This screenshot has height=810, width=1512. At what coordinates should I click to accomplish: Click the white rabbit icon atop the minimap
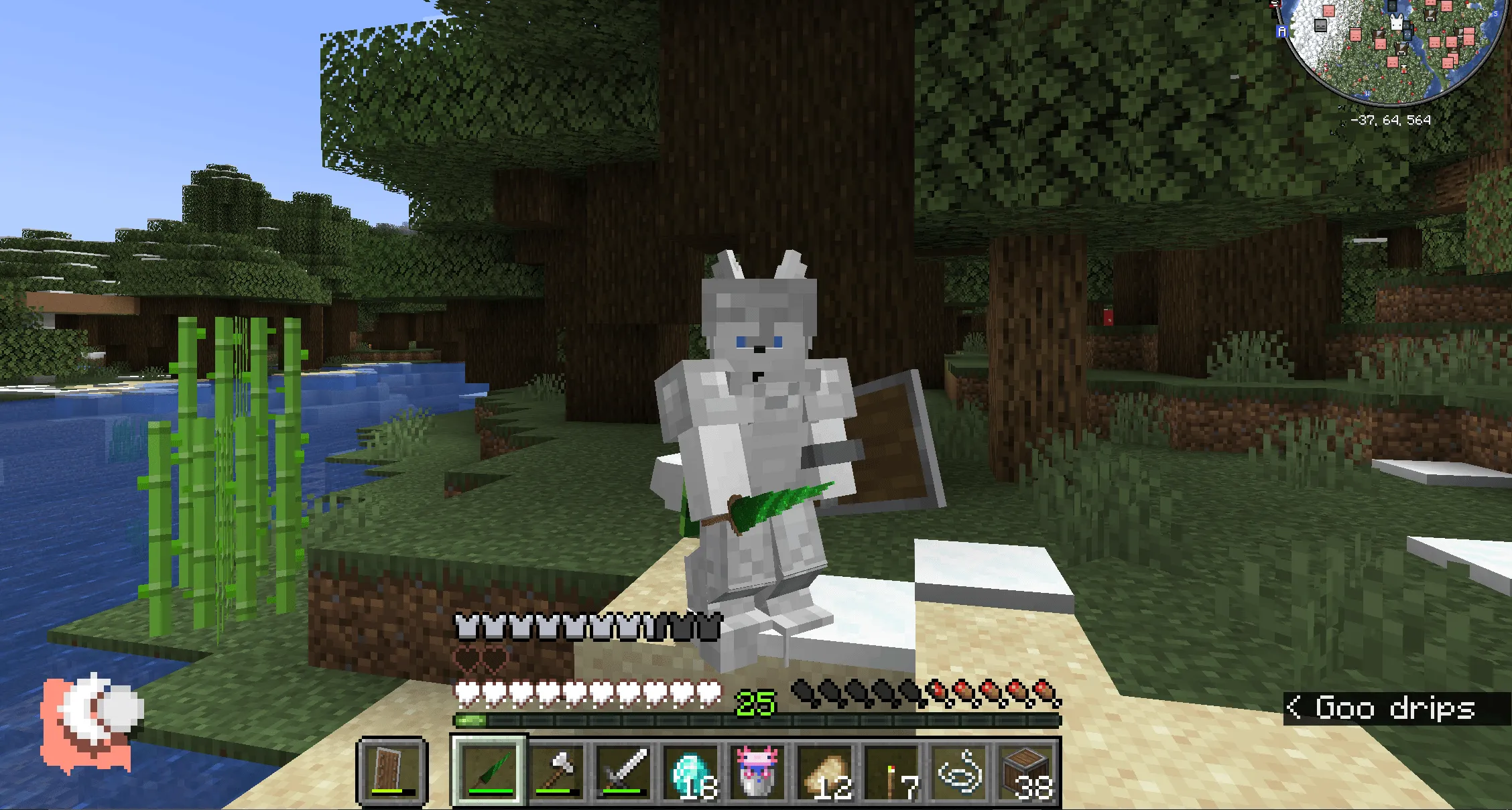1397,22
